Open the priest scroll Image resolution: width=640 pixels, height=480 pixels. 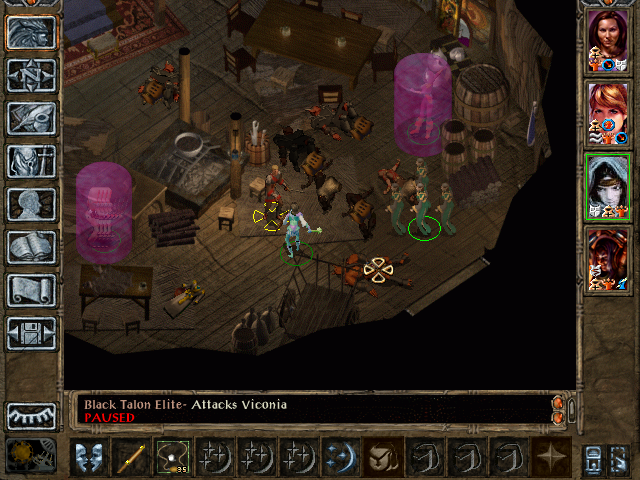pyautogui.click(x=32, y=290)
